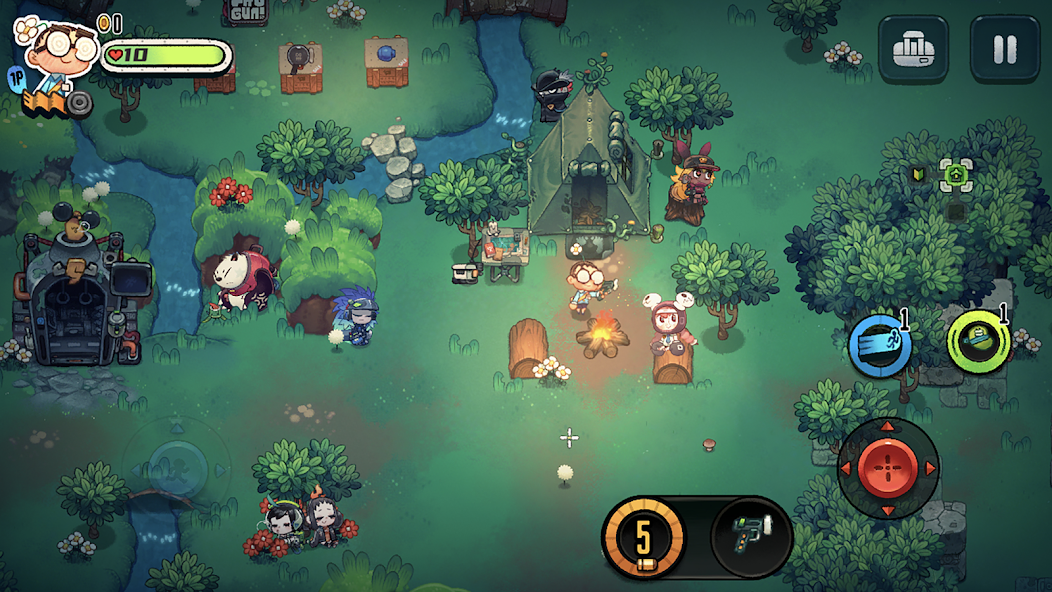Activate the blue dash skill
The image size is (1052, 592).
(880, 346)
